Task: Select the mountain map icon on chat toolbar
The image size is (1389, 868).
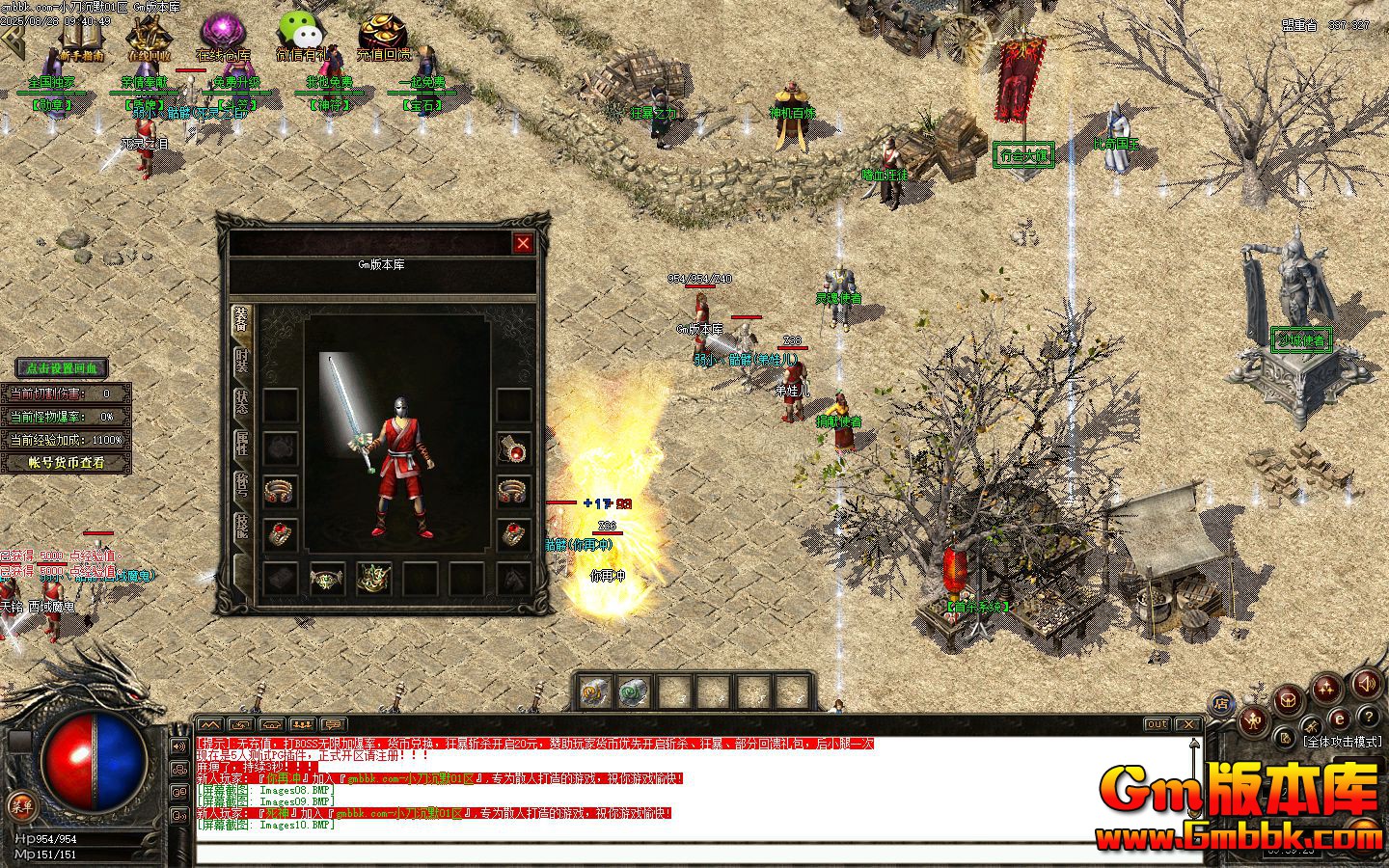Action: coord(210,725)
